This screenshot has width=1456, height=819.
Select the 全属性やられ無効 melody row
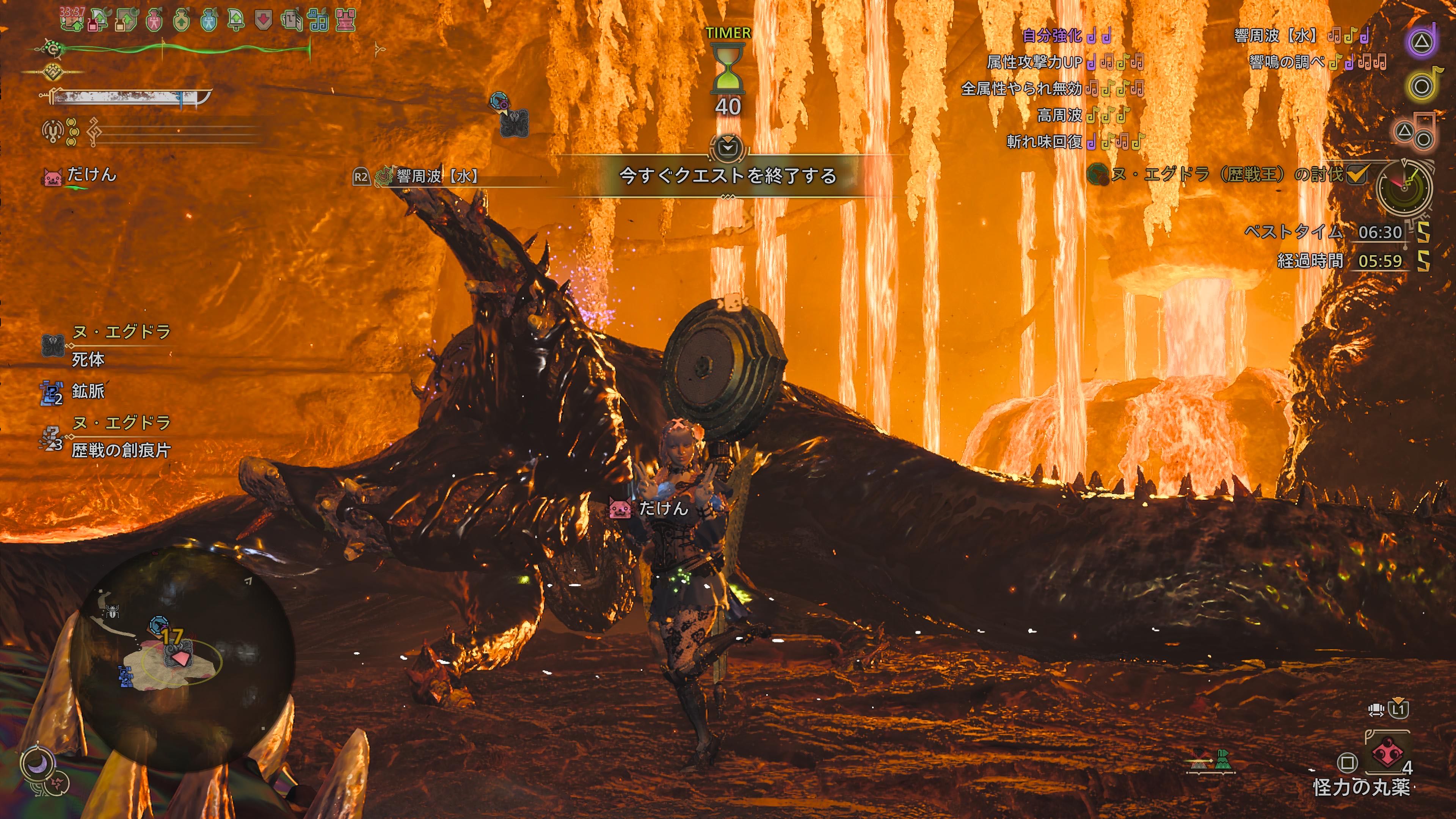tap(1052, 89)
